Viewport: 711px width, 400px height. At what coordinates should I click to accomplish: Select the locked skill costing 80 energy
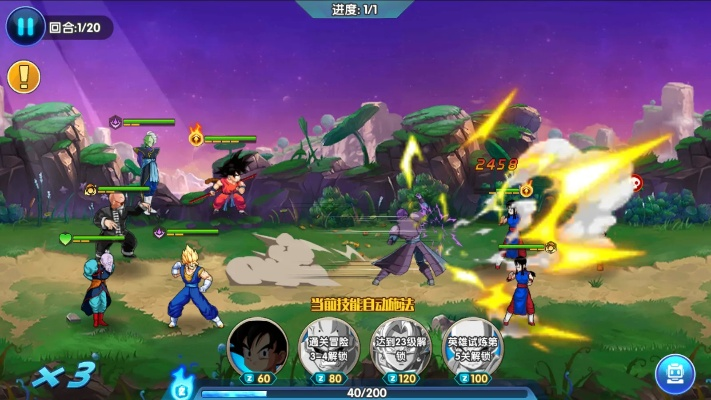click(327, 348)
